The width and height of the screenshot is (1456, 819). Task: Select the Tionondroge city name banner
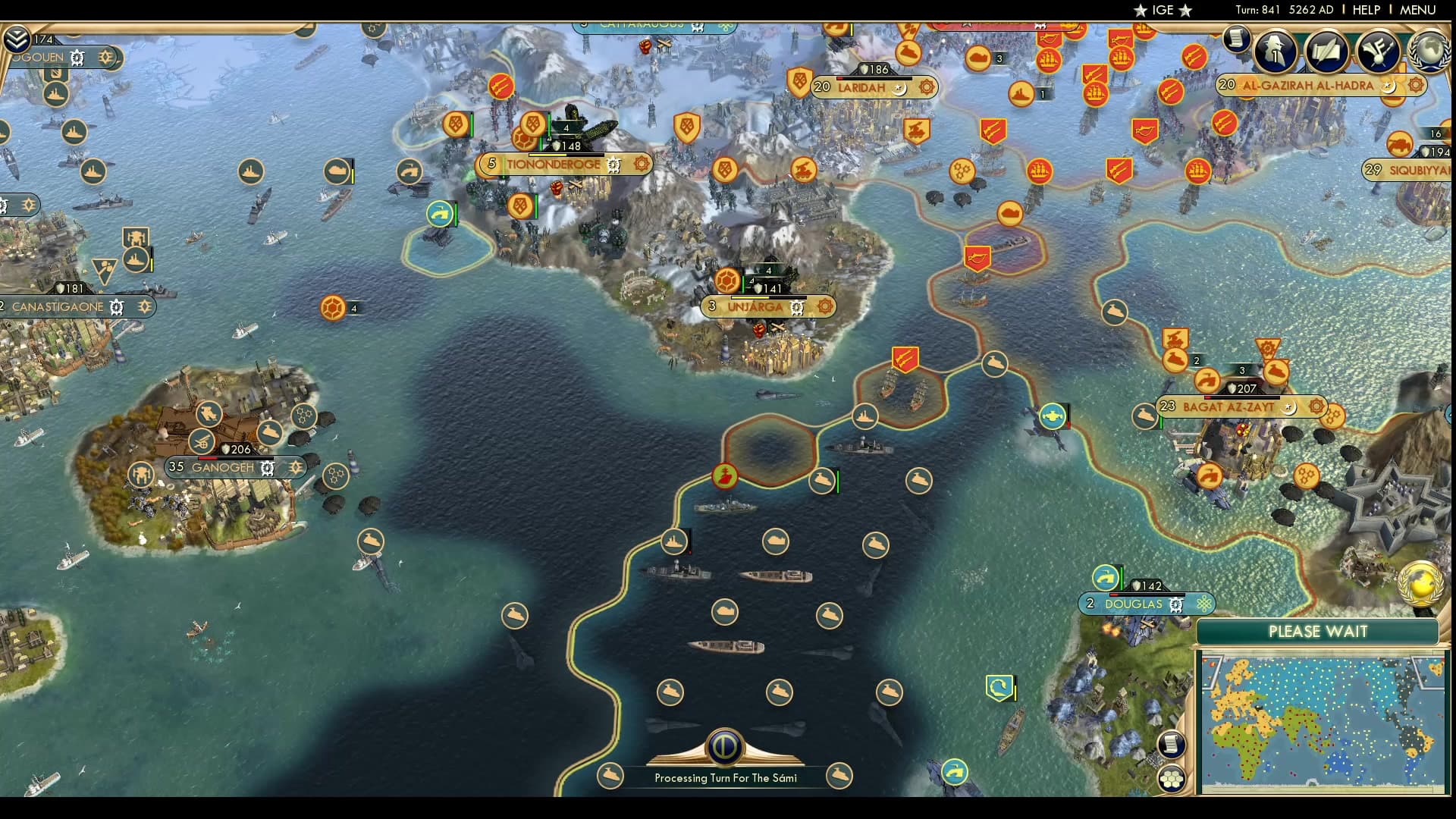[x=552, y=164]
